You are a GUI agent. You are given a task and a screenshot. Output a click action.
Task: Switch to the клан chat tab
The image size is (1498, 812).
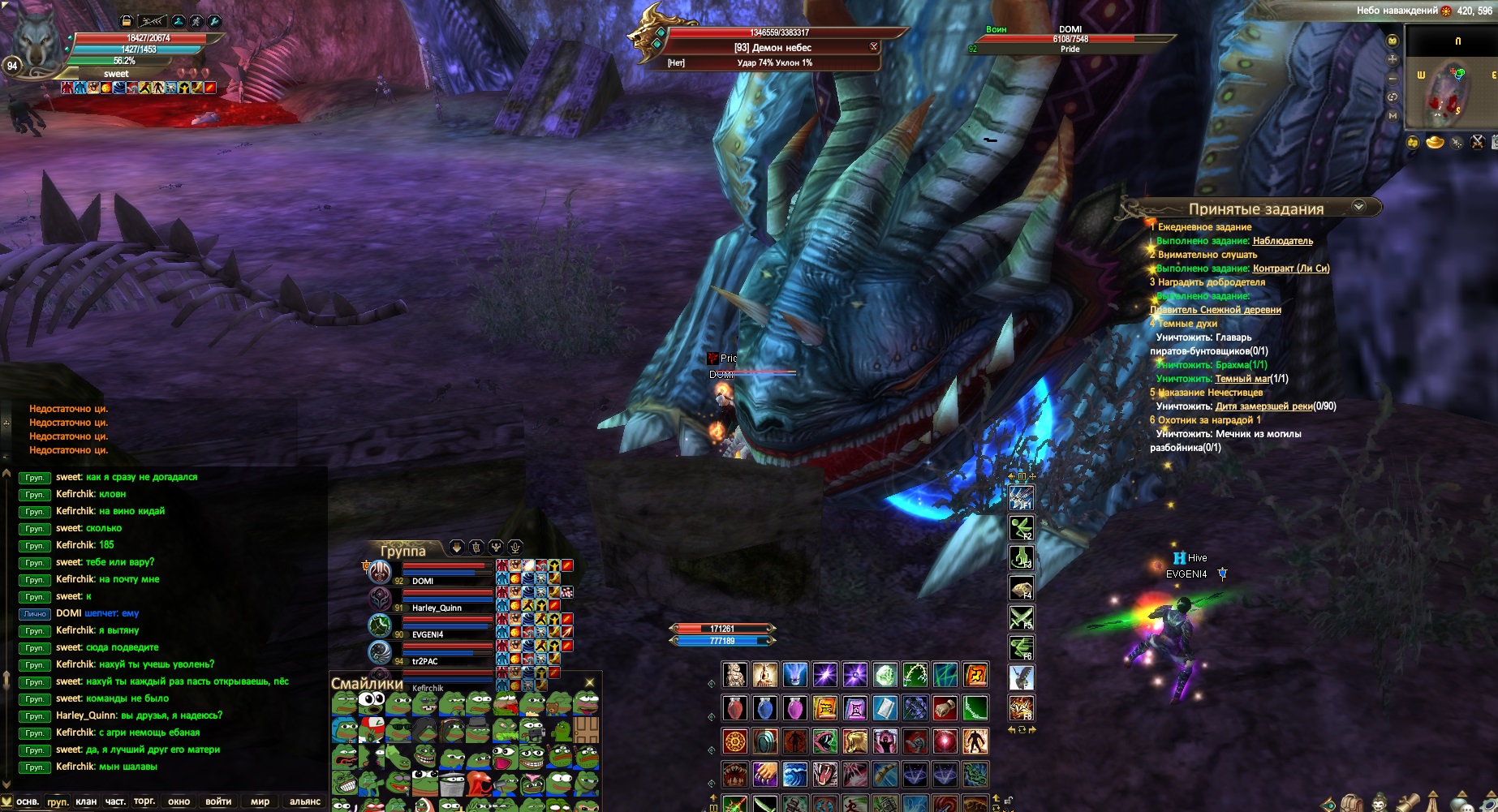tap(86, 801)
